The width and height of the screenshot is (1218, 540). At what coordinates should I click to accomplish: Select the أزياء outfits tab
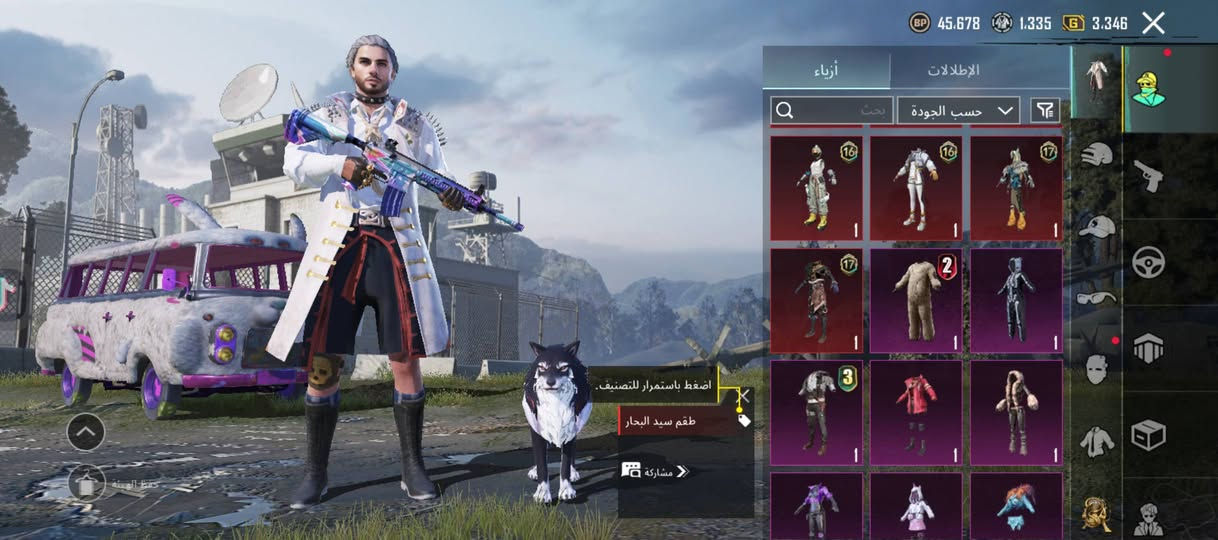tap(826, 70)
